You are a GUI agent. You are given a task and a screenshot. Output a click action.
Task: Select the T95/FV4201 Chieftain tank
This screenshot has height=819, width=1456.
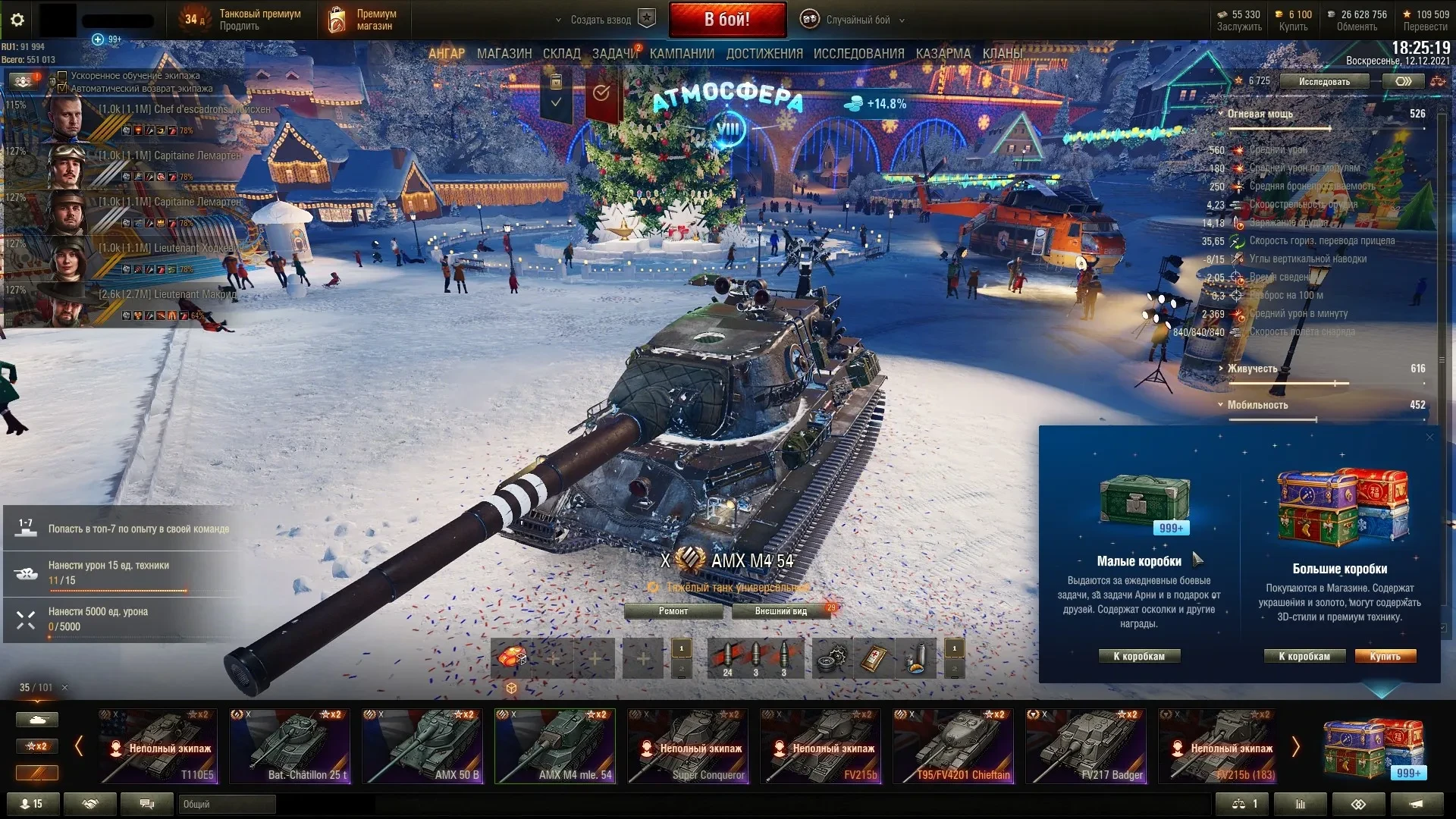(953, 746)
